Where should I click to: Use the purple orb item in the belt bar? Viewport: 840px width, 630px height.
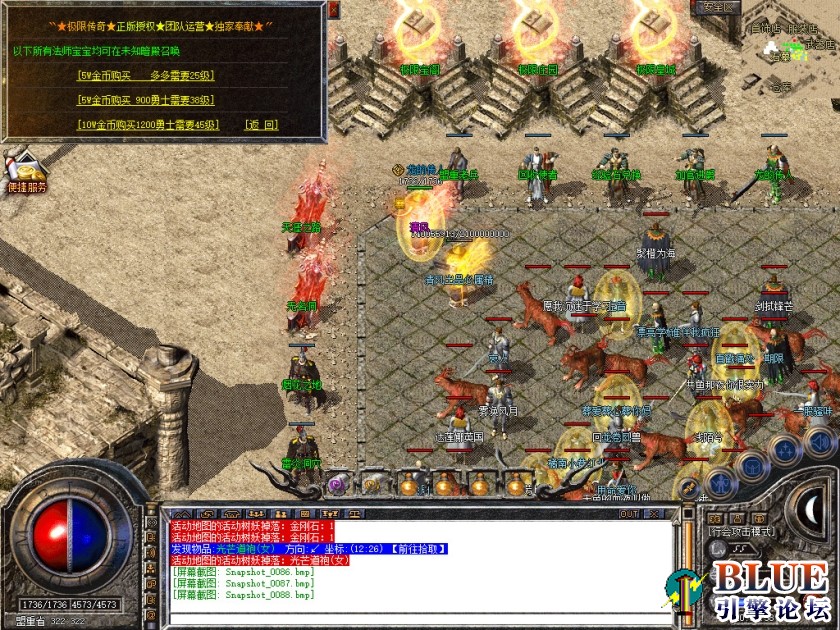click(x=336, y=482)
